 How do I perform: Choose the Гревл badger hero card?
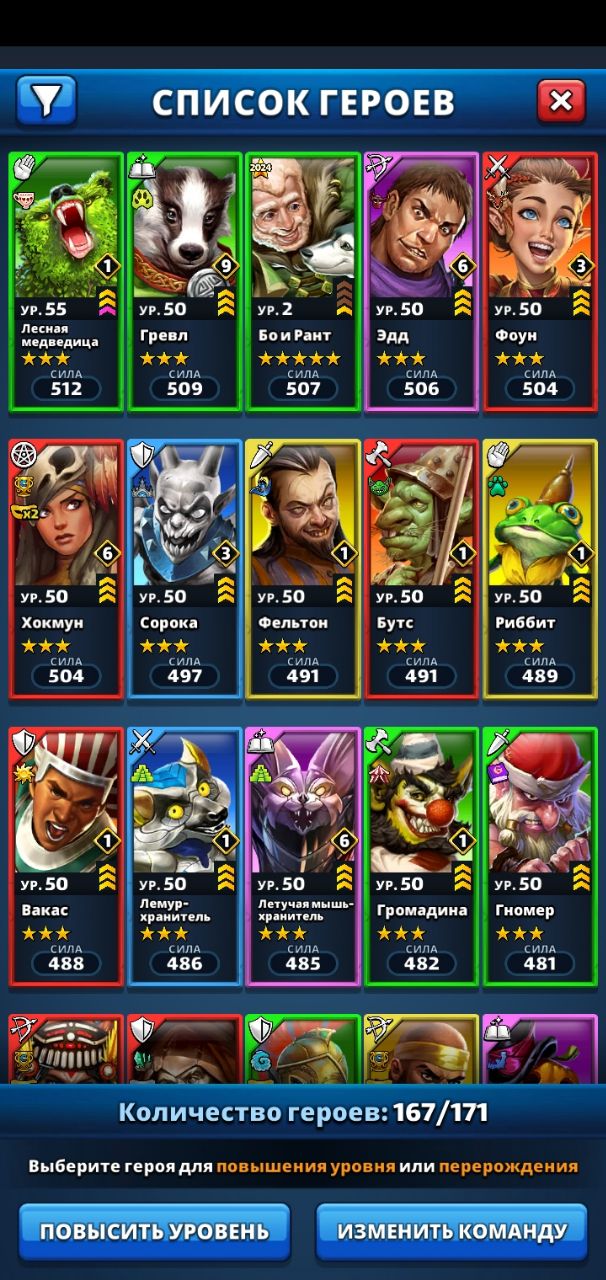point(184,281)
